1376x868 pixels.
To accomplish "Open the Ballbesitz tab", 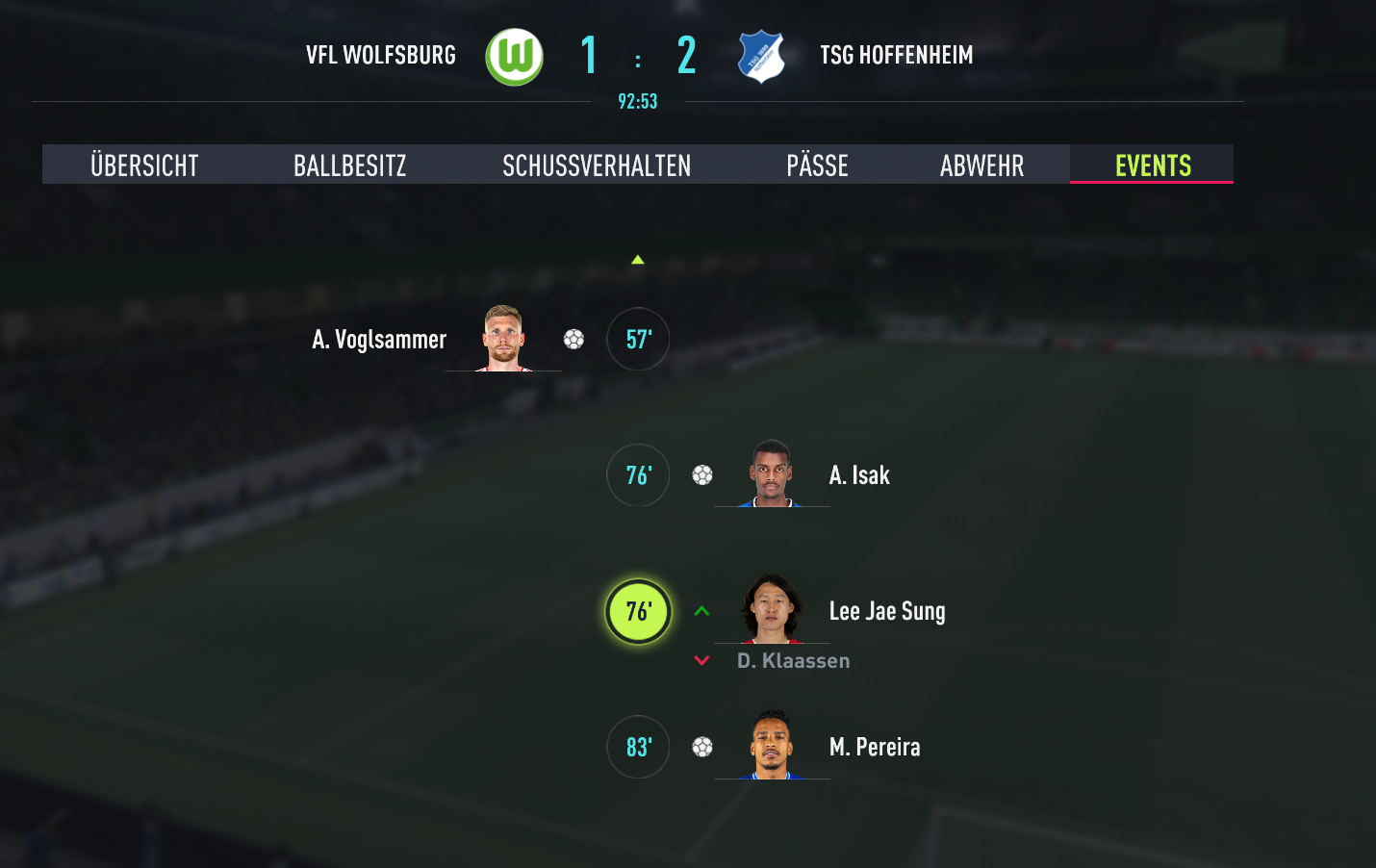I will point(349,165).
